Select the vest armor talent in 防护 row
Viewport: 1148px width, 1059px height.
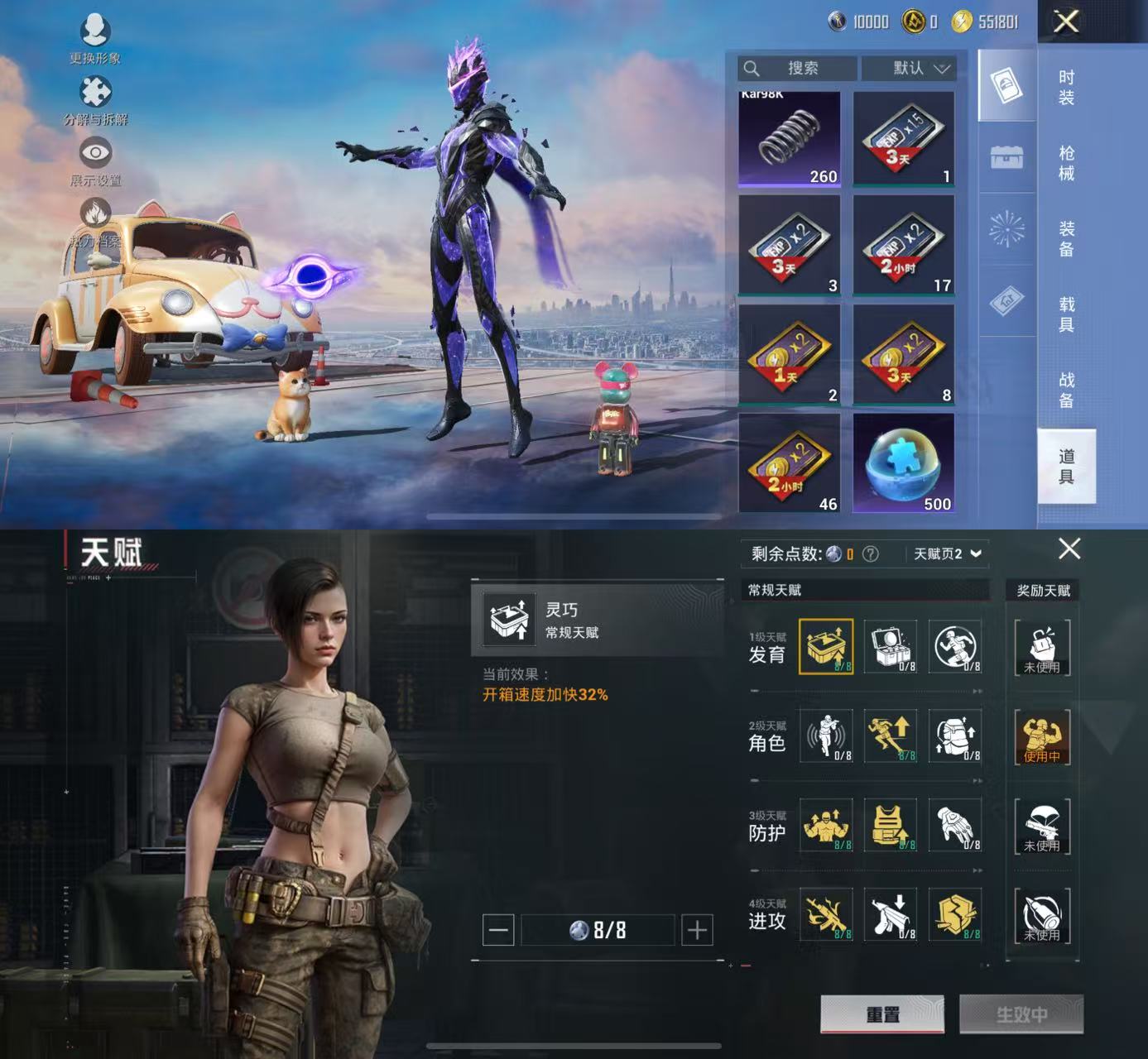click(889, 826)
